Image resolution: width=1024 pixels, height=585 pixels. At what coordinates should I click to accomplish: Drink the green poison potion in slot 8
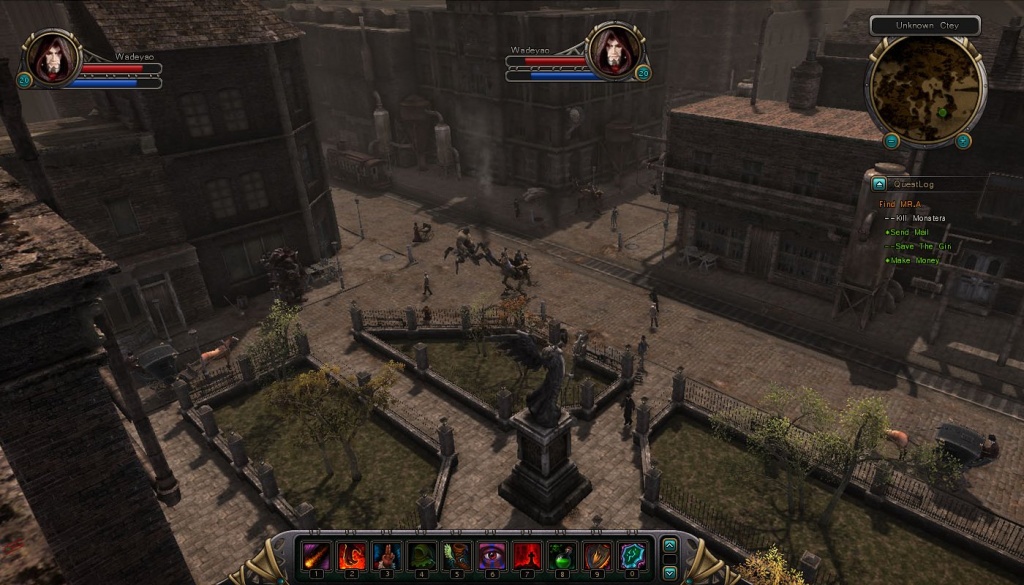[561, 555]
